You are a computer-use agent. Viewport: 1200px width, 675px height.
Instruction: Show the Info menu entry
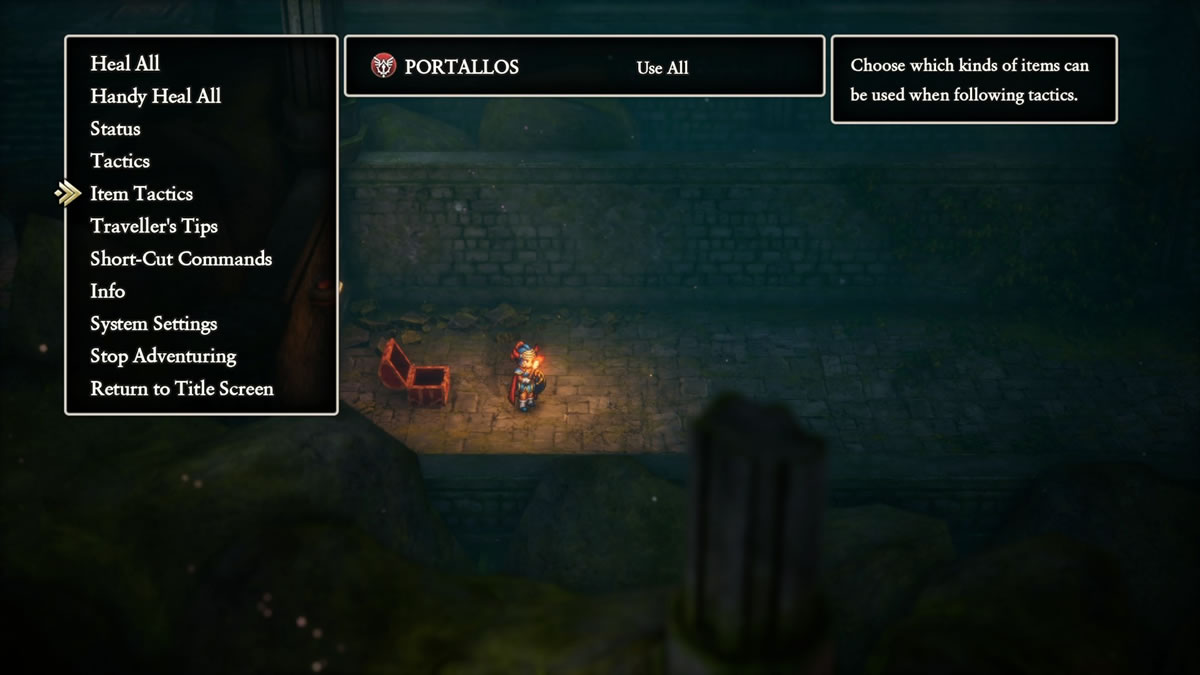108,291
